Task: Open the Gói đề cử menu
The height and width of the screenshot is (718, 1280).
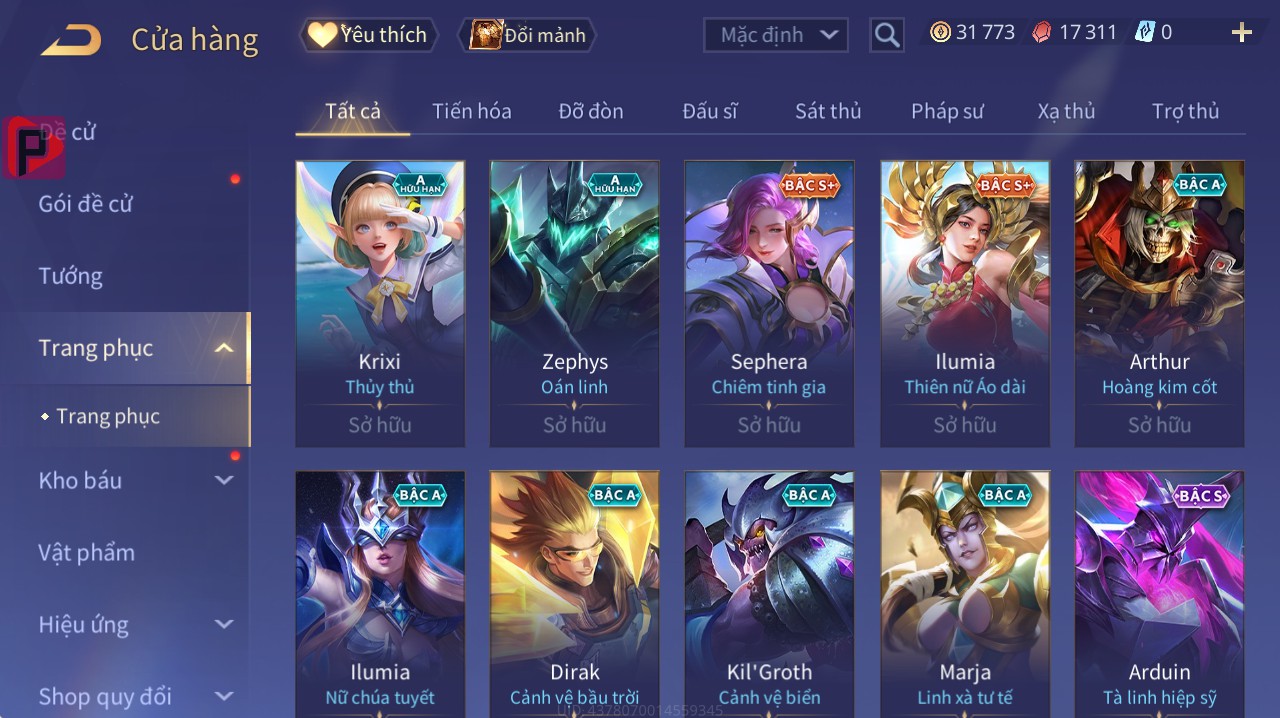Action: point(86,204)
